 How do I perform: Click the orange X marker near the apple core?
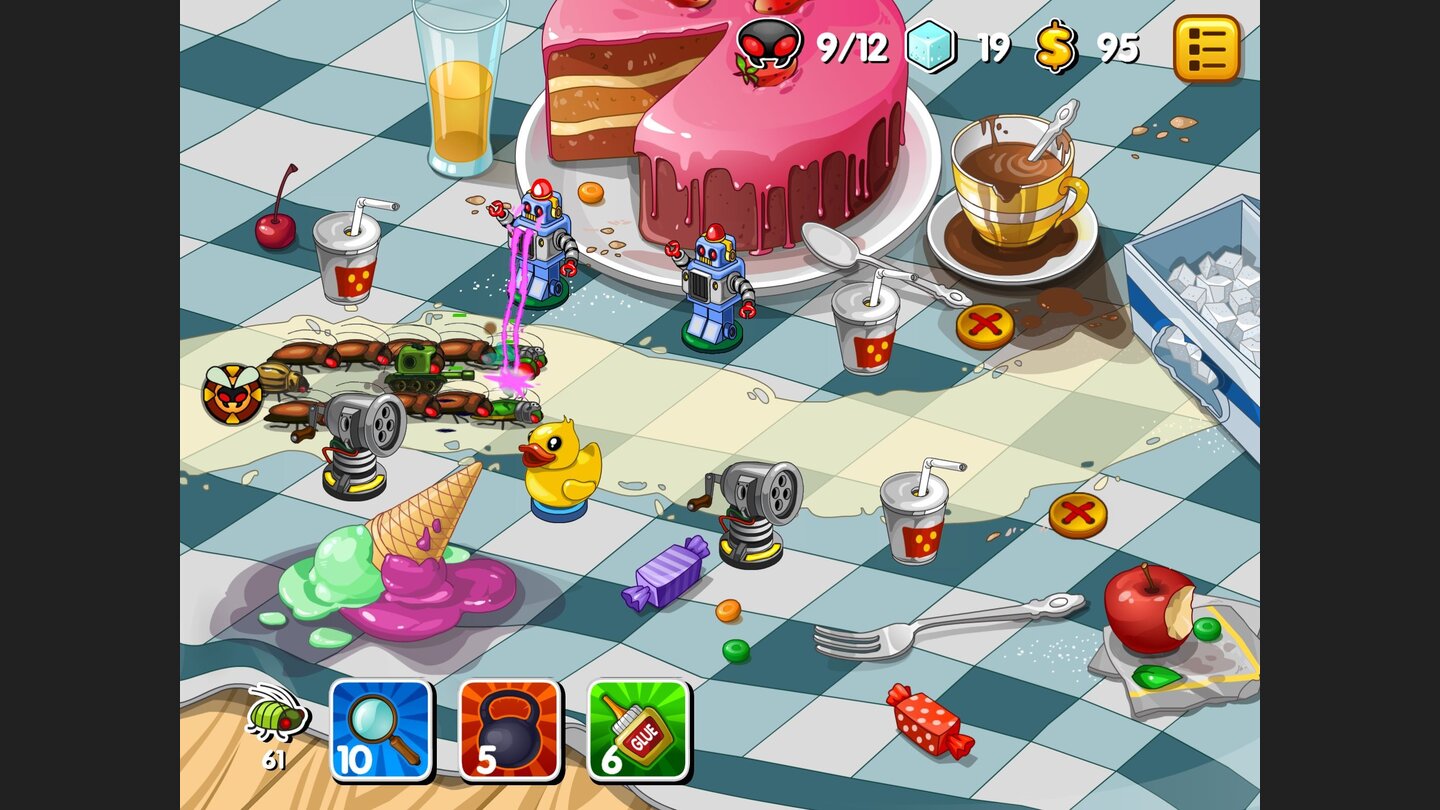pyautogui.click(x=1079, y=512)
